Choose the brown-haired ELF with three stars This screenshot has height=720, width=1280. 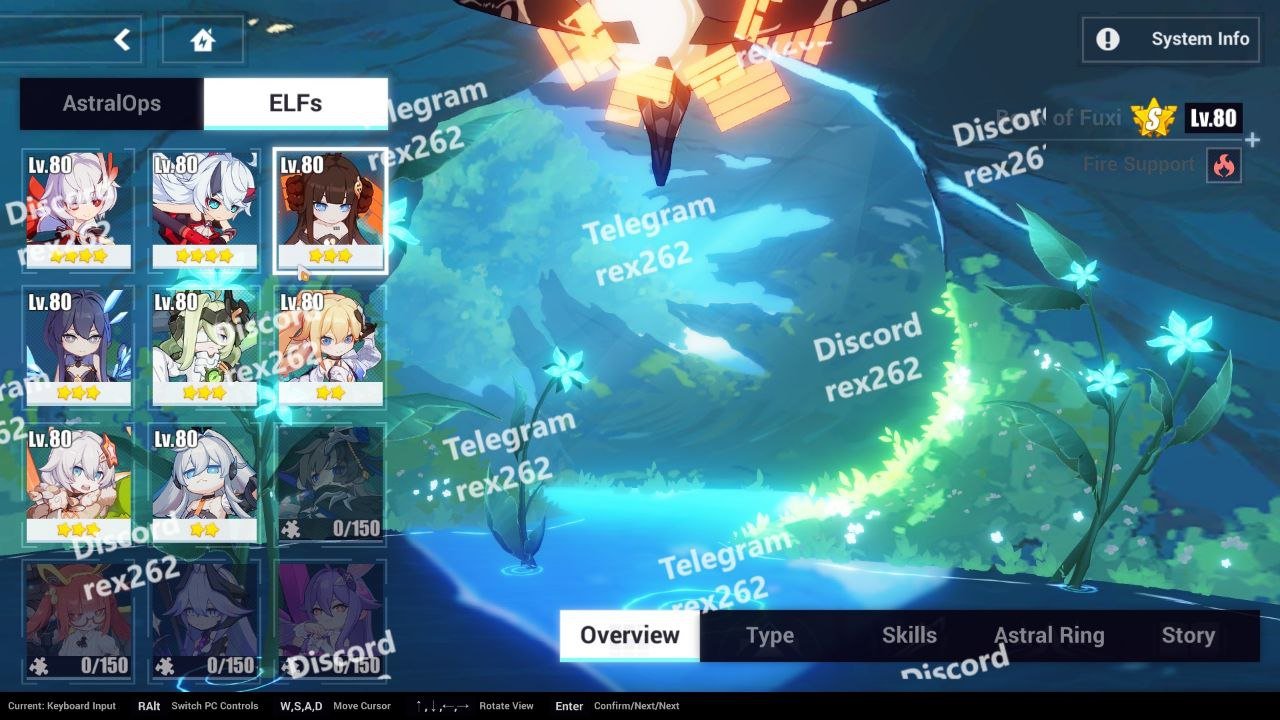pyautogui.click(x=330, y=210)
